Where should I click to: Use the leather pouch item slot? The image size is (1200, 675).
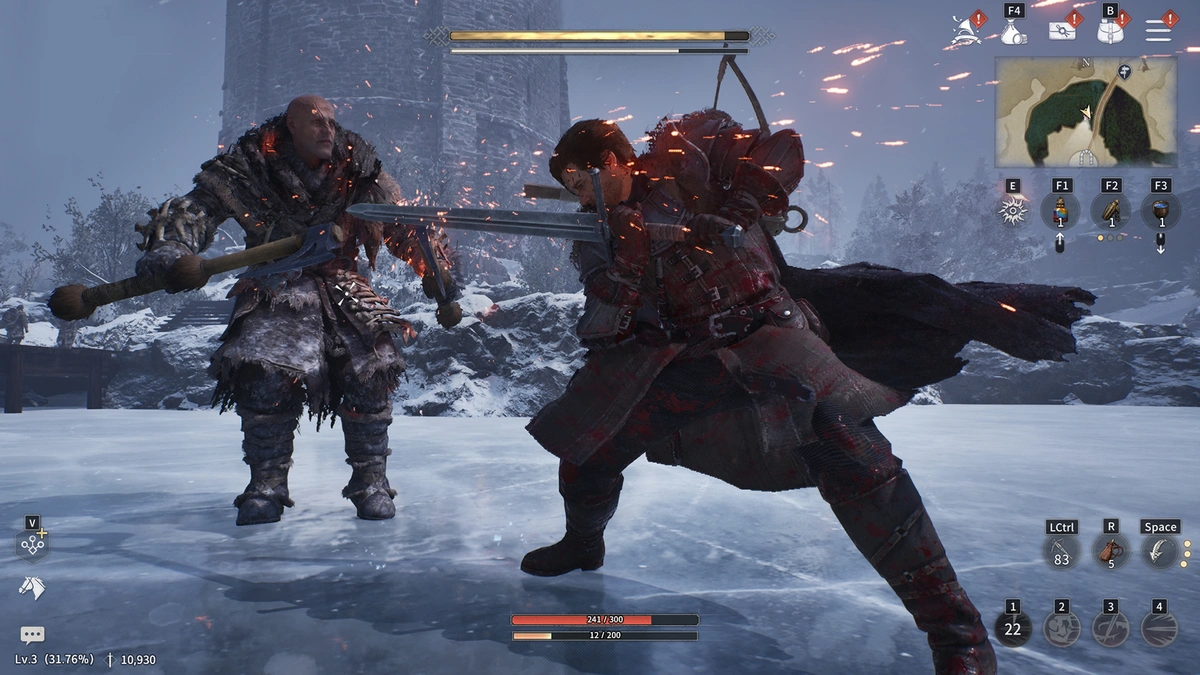(1110, 552)
